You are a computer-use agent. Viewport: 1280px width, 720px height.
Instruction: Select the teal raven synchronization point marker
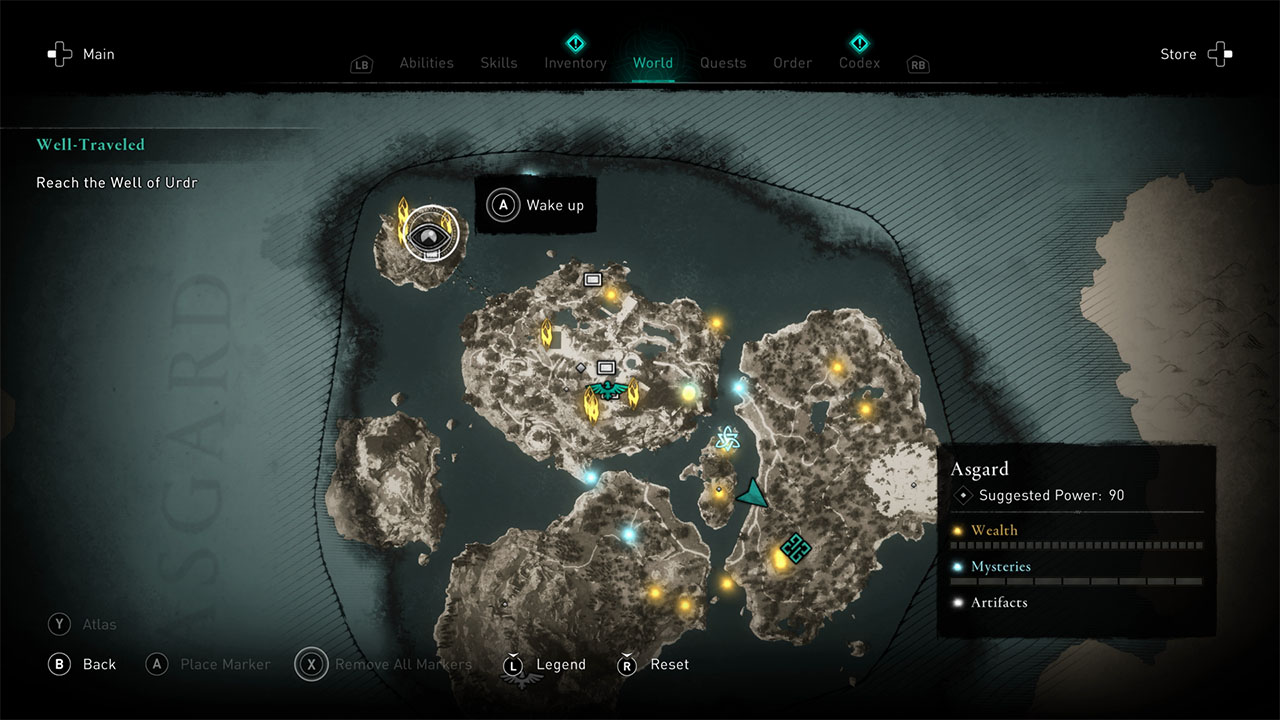pos(606,388)
